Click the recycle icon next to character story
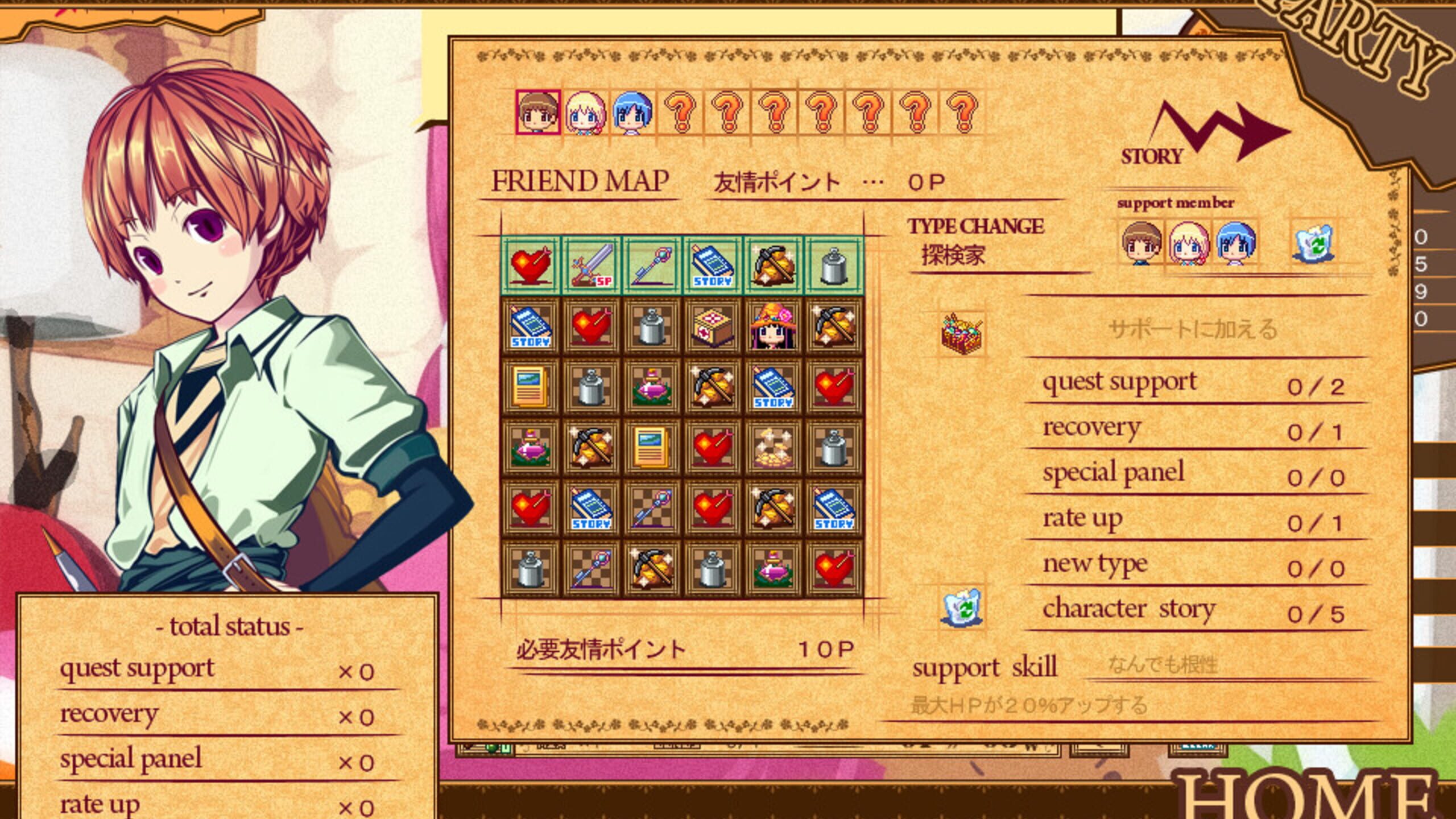This screenshot has width=1456, height=819. [x=962, y=607]
